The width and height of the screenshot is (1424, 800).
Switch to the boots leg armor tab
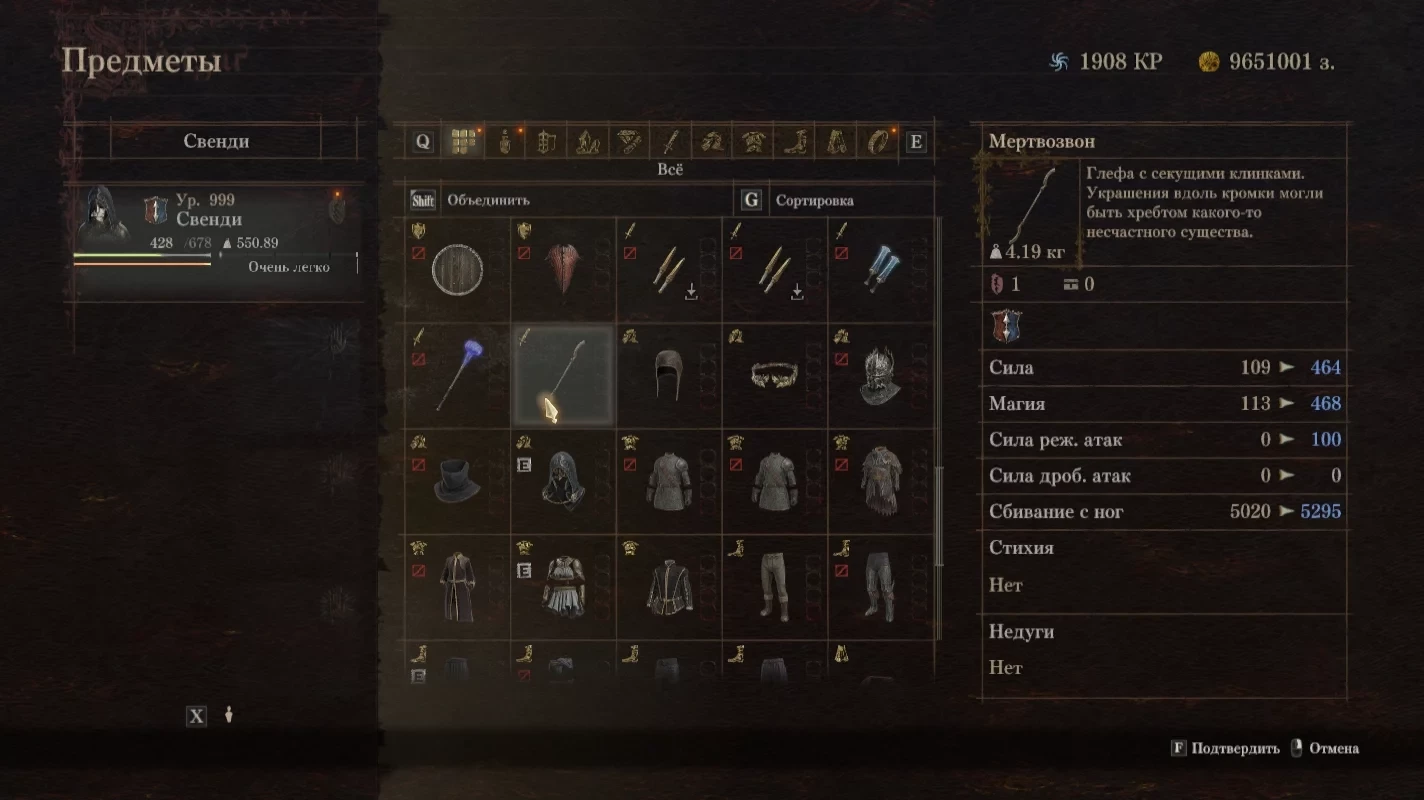click(x=796, y=142)
